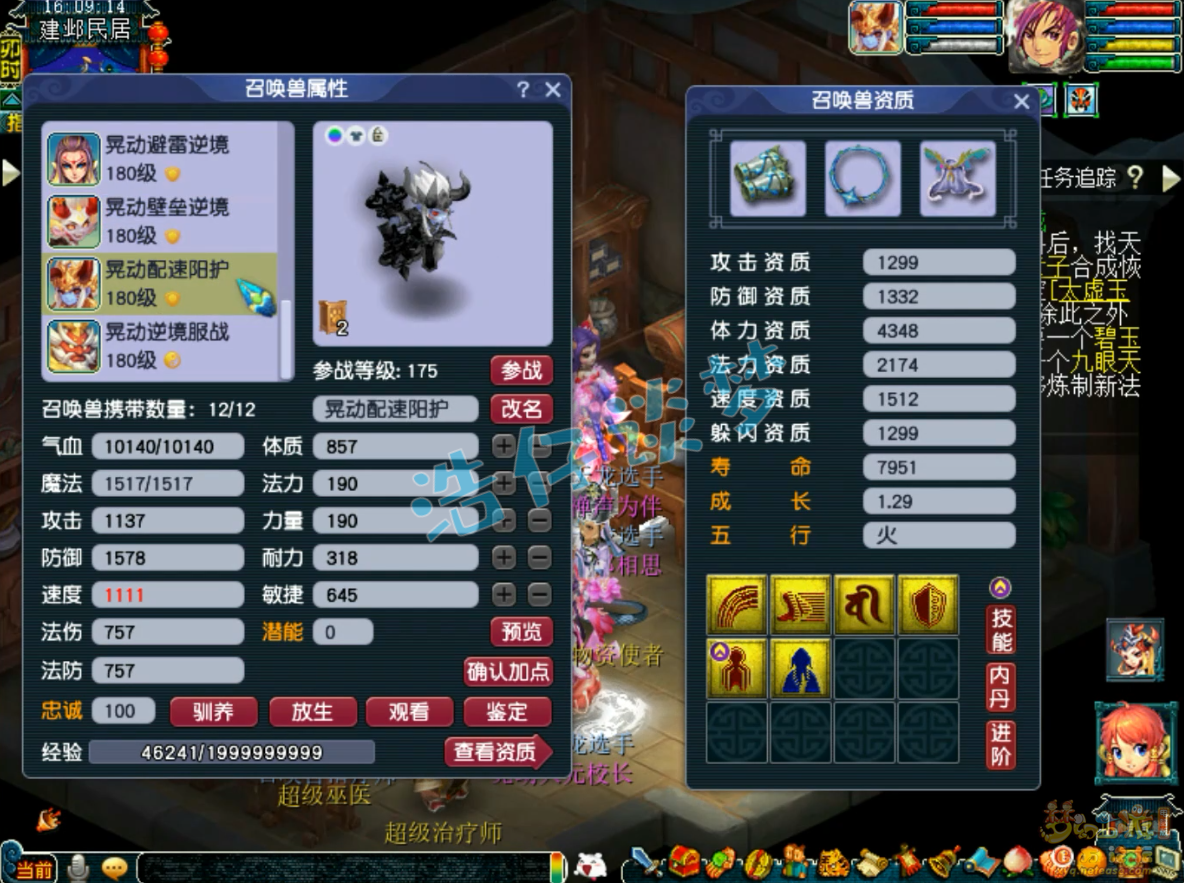Add a point to 体质
Viewport: 1184px width, 883px height.
504,446
